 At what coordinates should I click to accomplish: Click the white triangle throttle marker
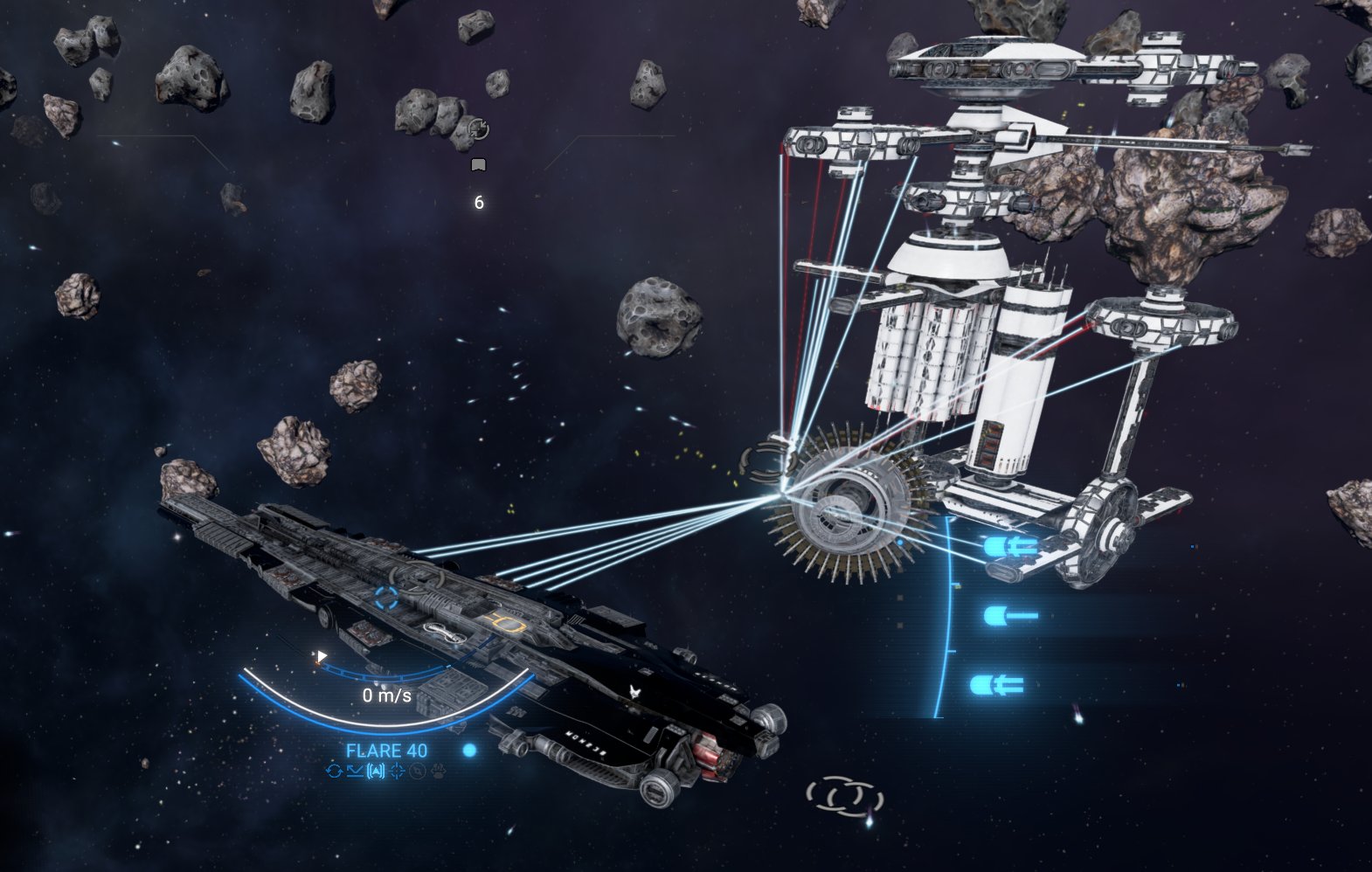[x=322, y=656]
